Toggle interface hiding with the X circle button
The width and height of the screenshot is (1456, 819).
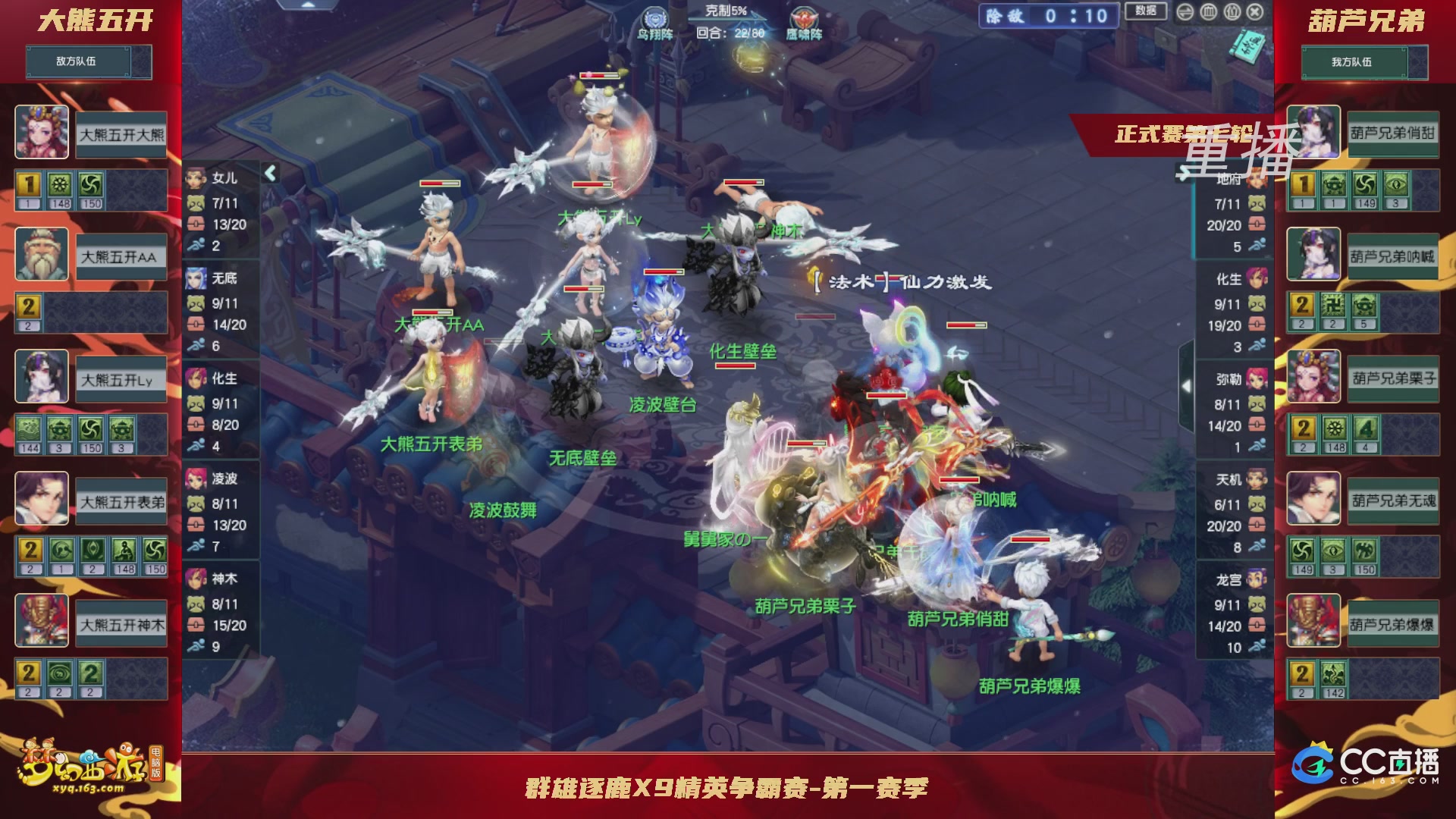[x=1255, y=12]
